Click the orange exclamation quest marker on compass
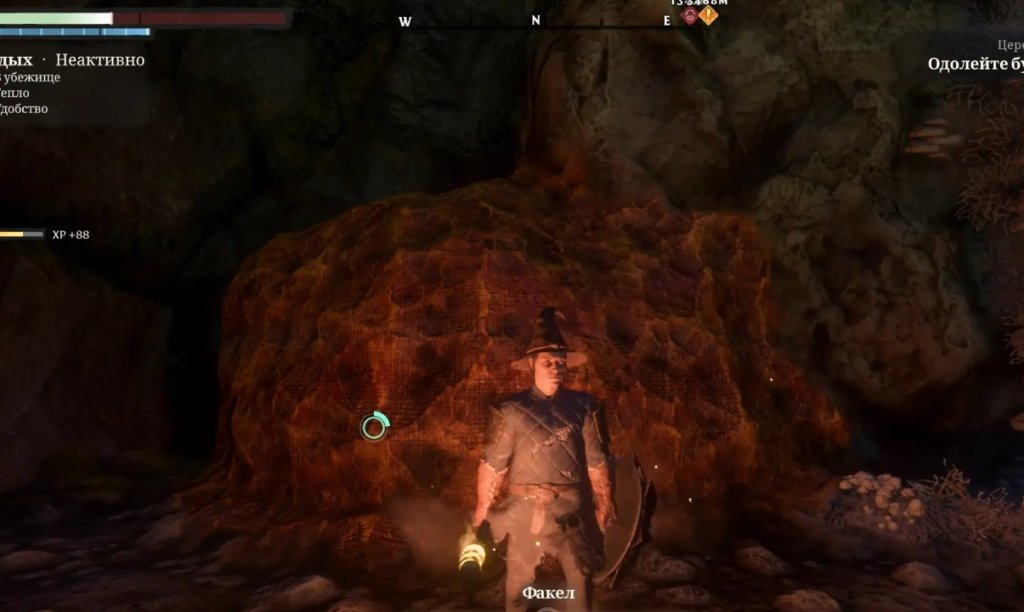 [708, 15]
